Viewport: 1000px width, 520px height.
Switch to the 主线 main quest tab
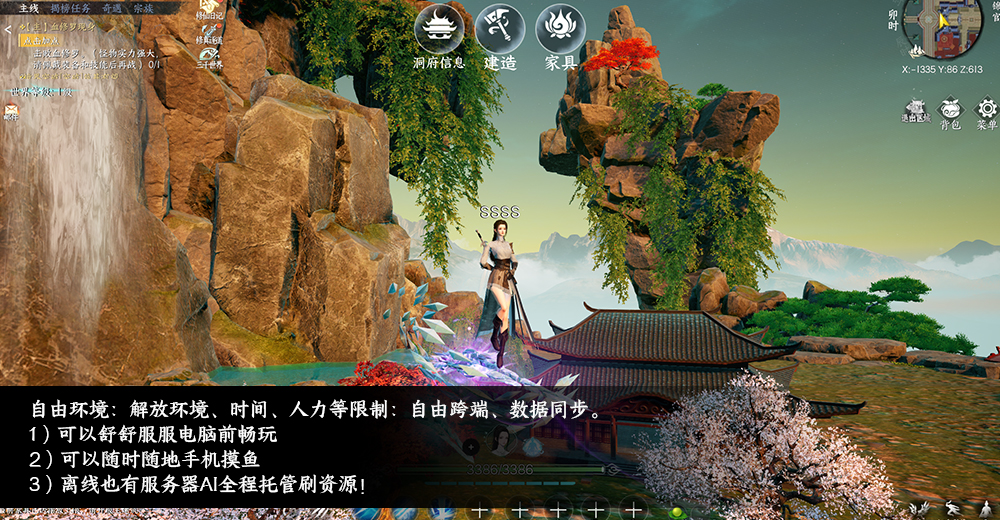tap(29, 8)
